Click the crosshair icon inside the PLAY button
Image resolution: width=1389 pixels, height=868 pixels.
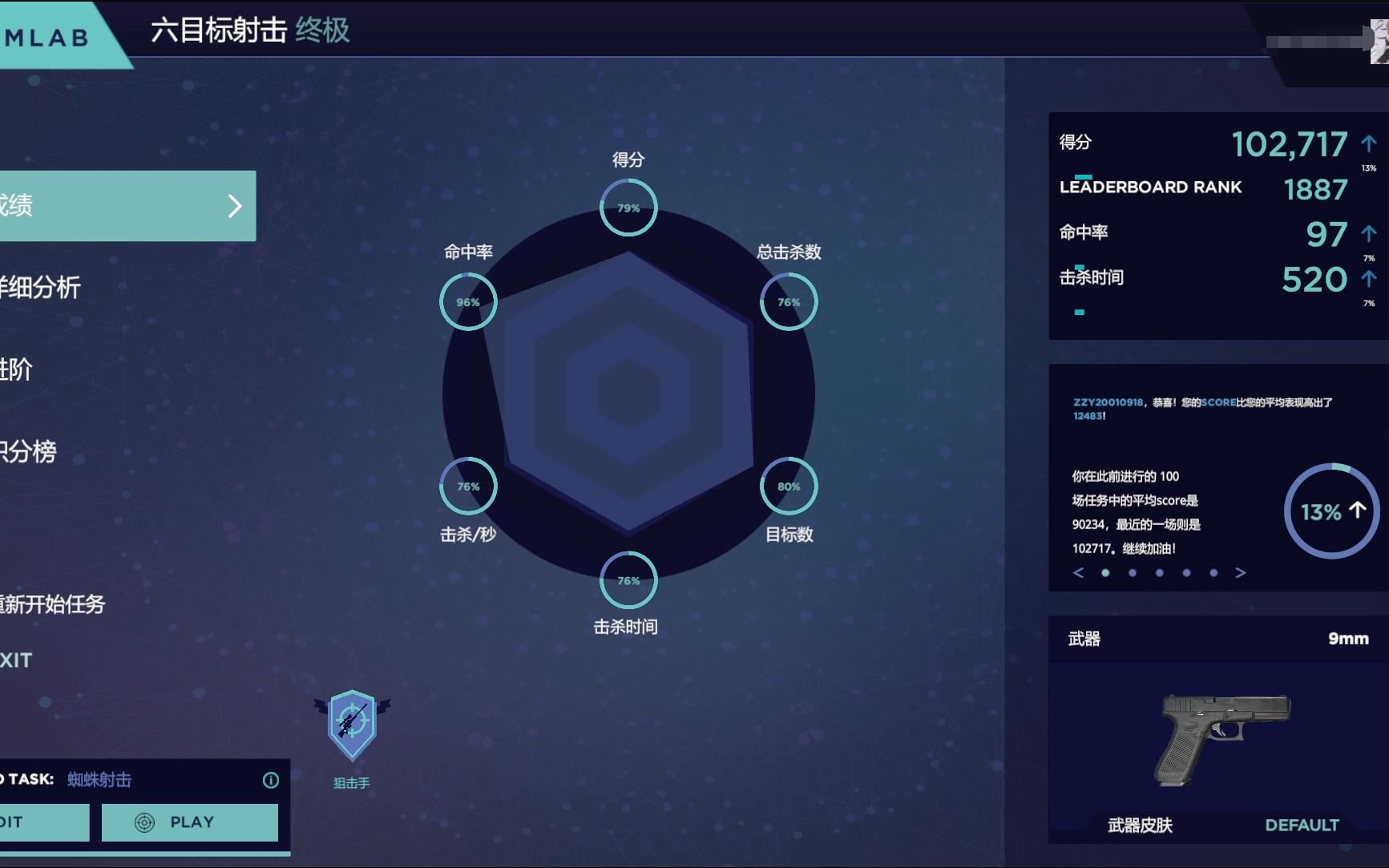145,822
